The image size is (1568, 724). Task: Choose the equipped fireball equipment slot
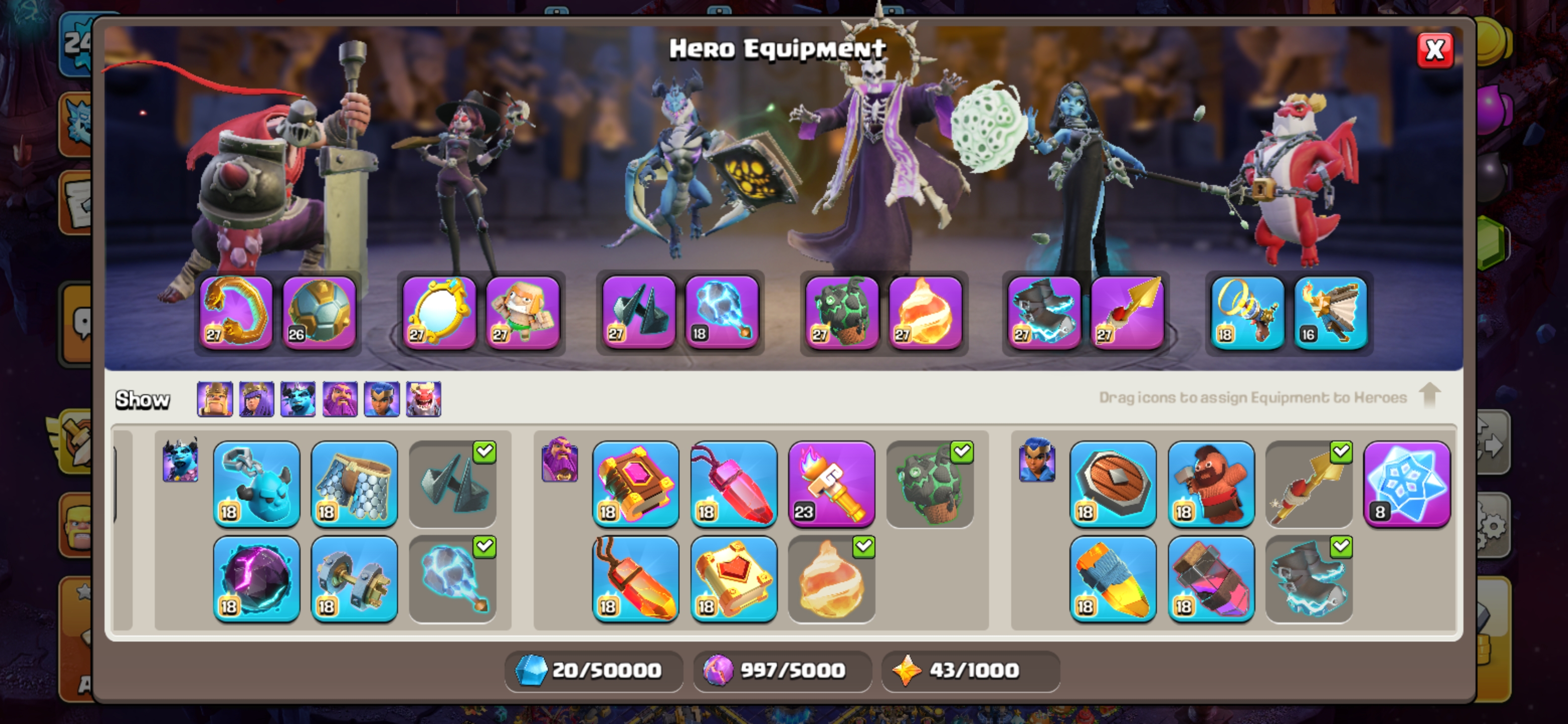pyautogui.click(x=925, y=313)
